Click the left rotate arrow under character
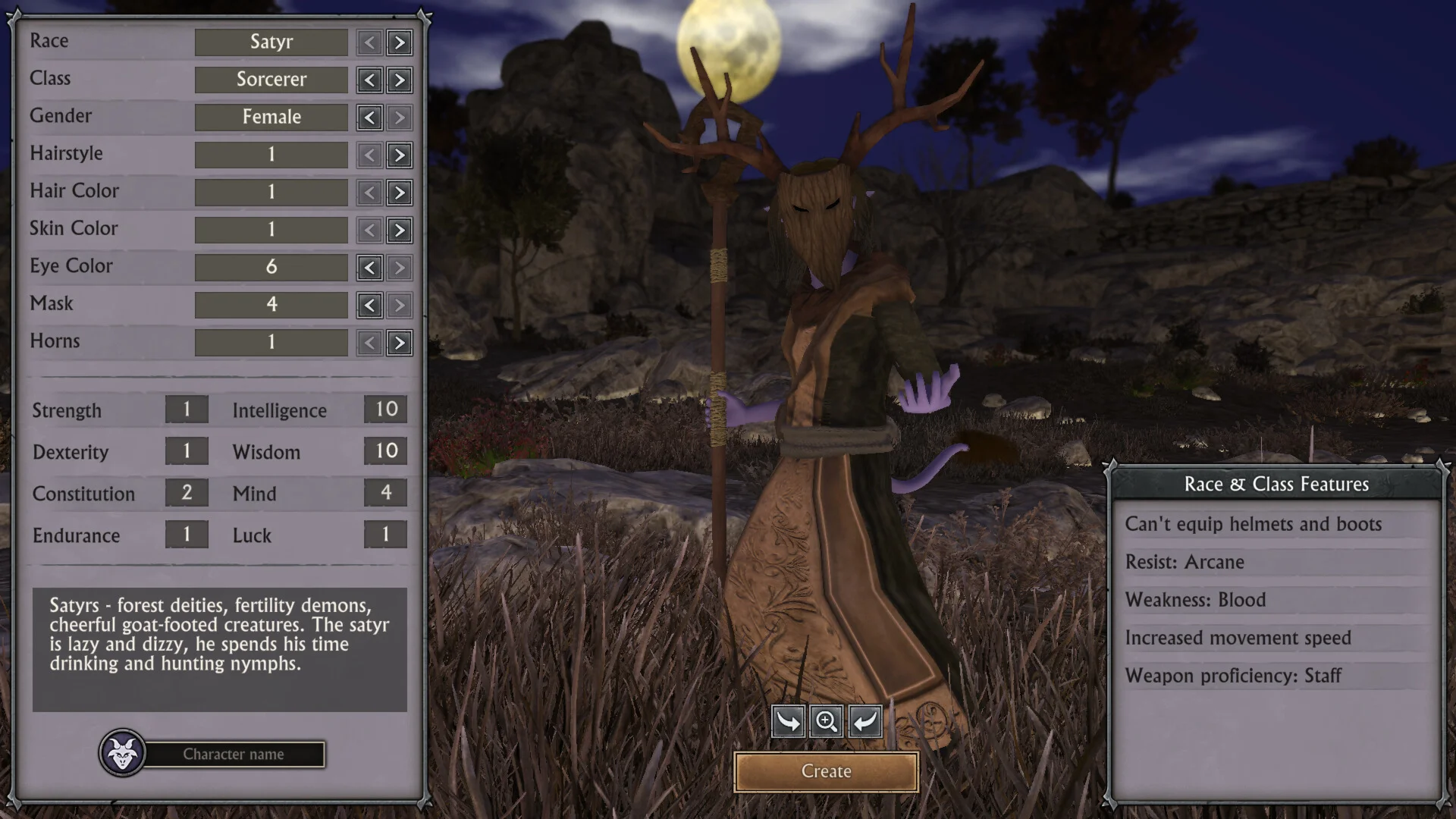Screen dimensions: 1456x819 point(788,721)
